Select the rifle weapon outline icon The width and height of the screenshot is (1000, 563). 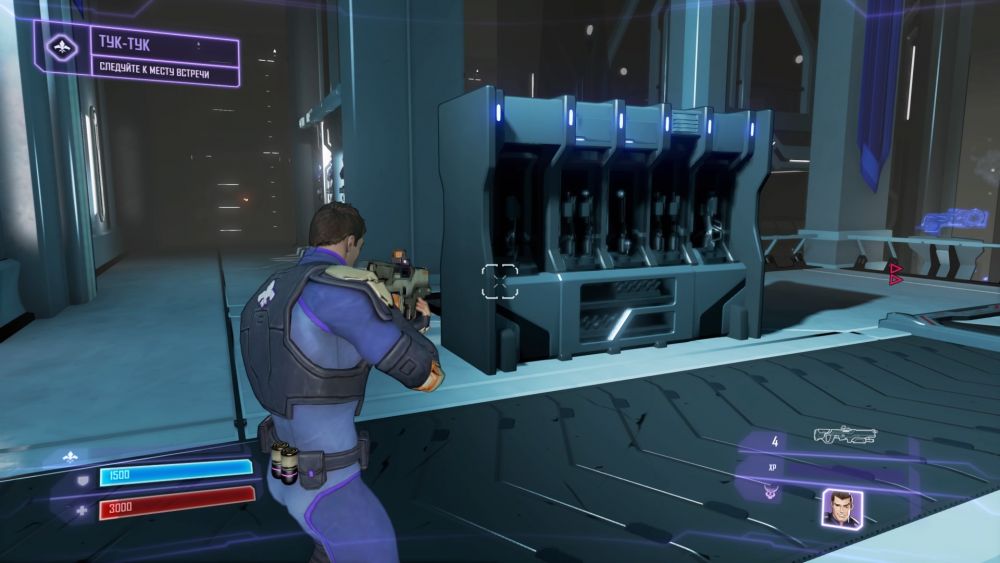tap(844, 435)
